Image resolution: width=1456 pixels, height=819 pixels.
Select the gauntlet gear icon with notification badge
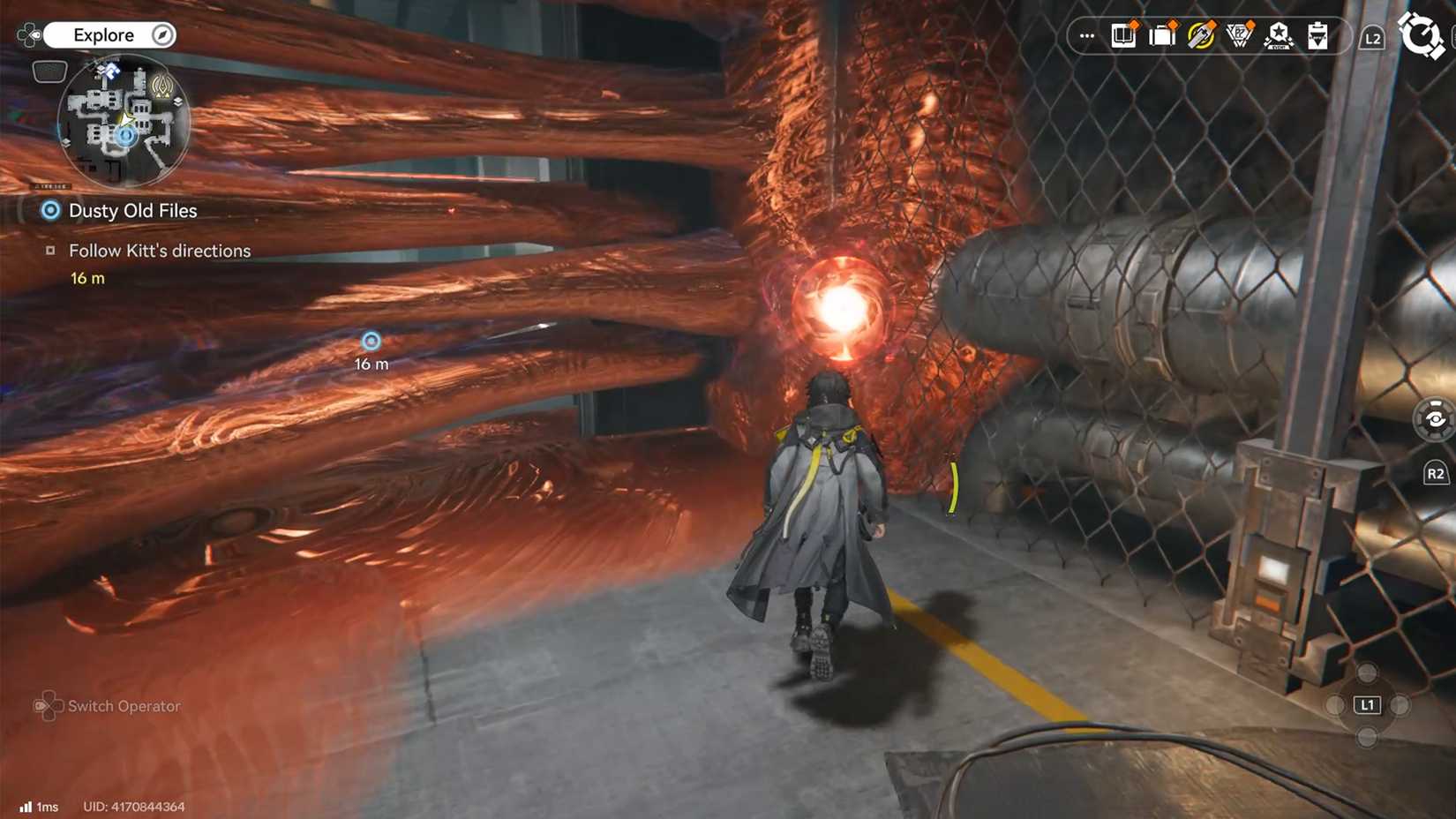coord(1202,35)
